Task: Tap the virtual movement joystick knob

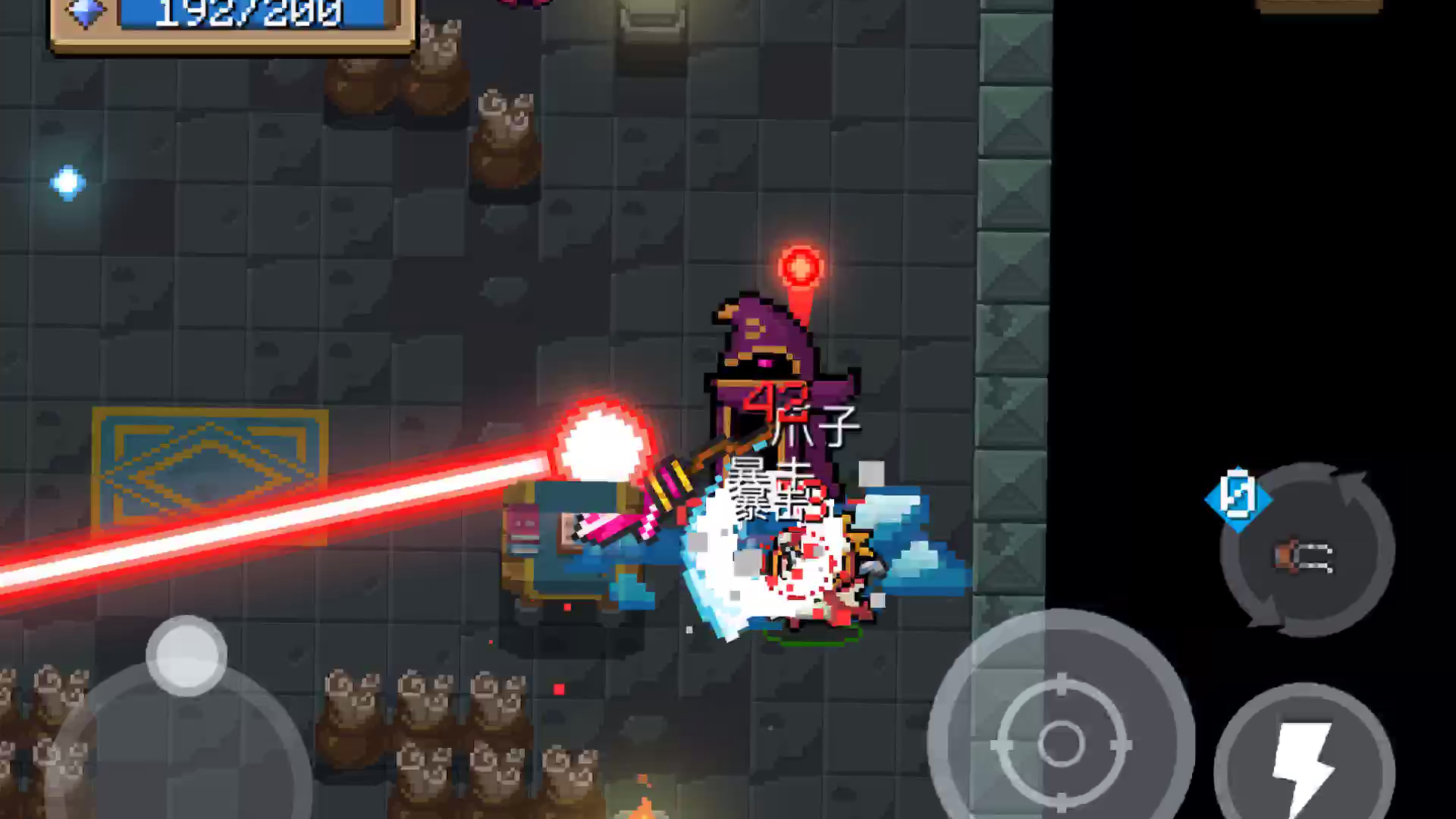Action: [x=187, y=656]
